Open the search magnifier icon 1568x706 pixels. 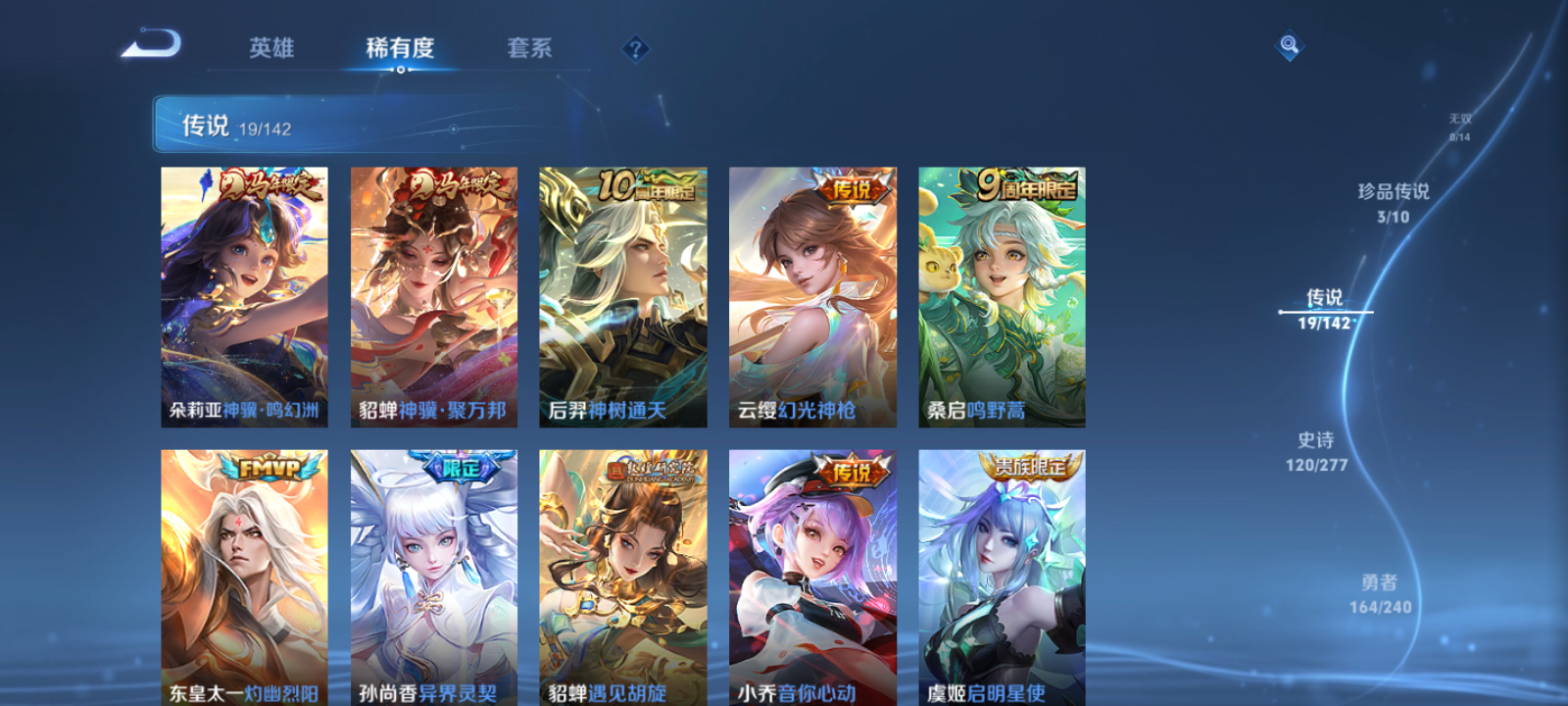point(1289,43)
